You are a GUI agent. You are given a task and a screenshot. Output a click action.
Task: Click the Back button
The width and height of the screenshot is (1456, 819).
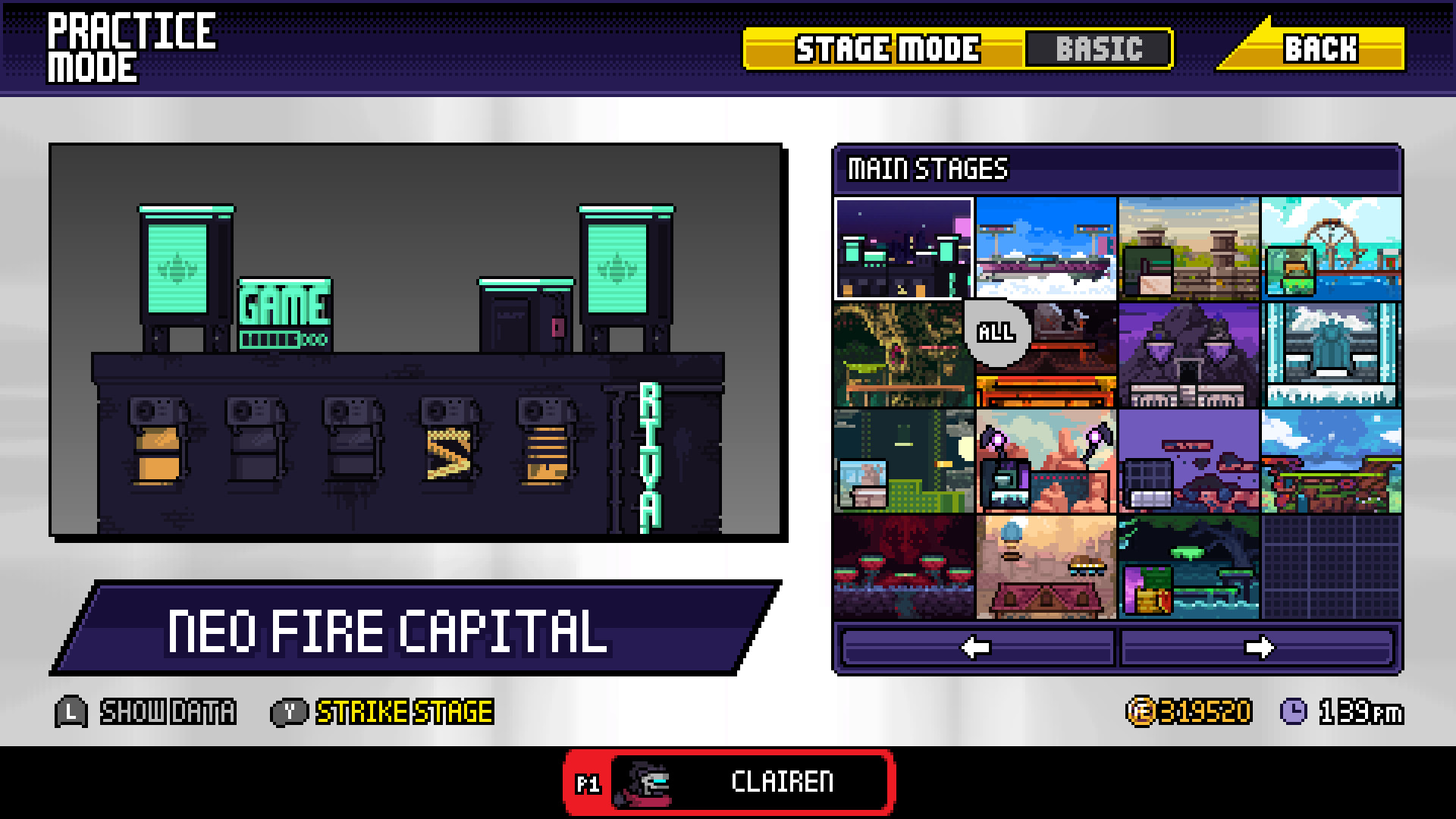click(1319, 49)
